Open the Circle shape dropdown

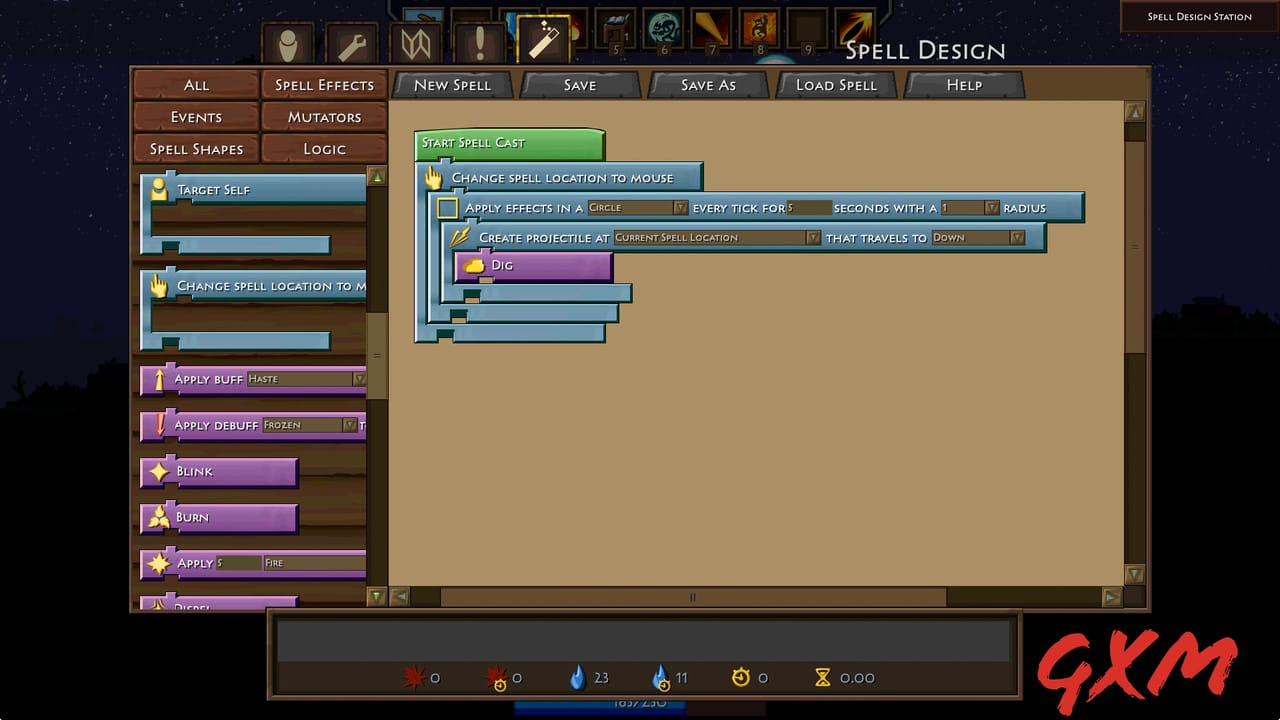tap(637, 208)
